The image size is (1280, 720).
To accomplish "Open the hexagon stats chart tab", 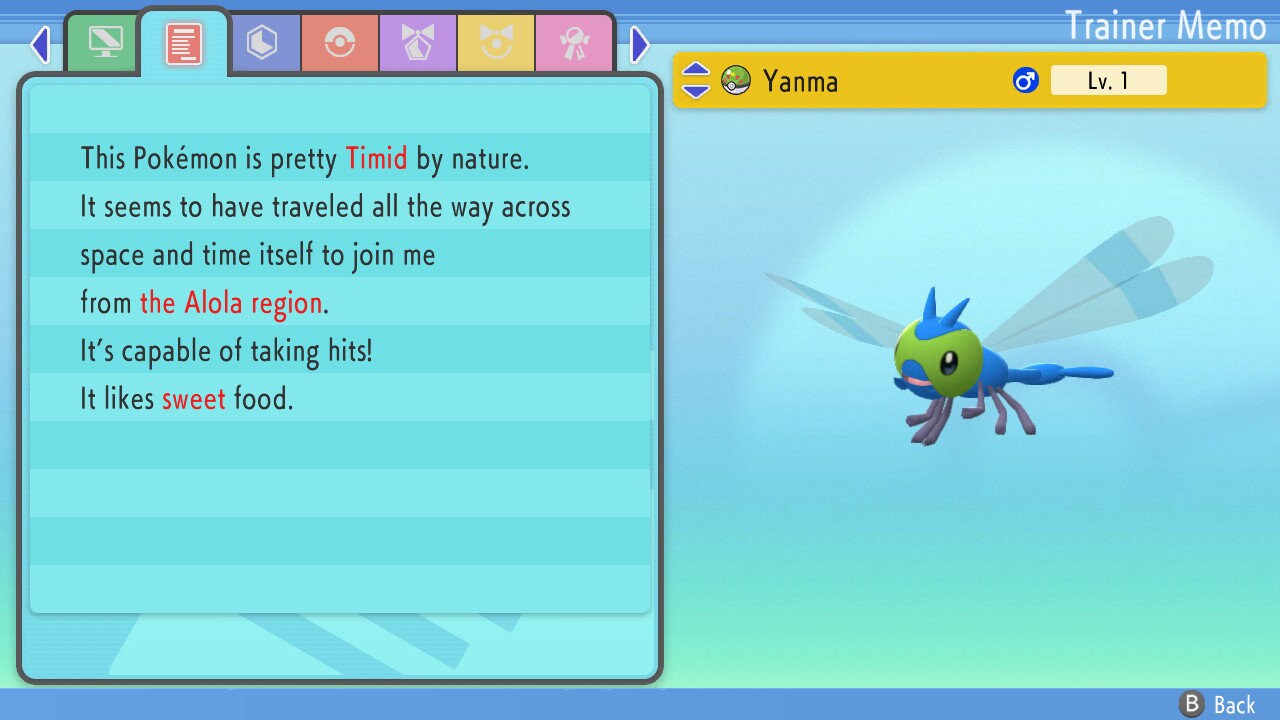I will pyautogui.click(x=262, y=42).
